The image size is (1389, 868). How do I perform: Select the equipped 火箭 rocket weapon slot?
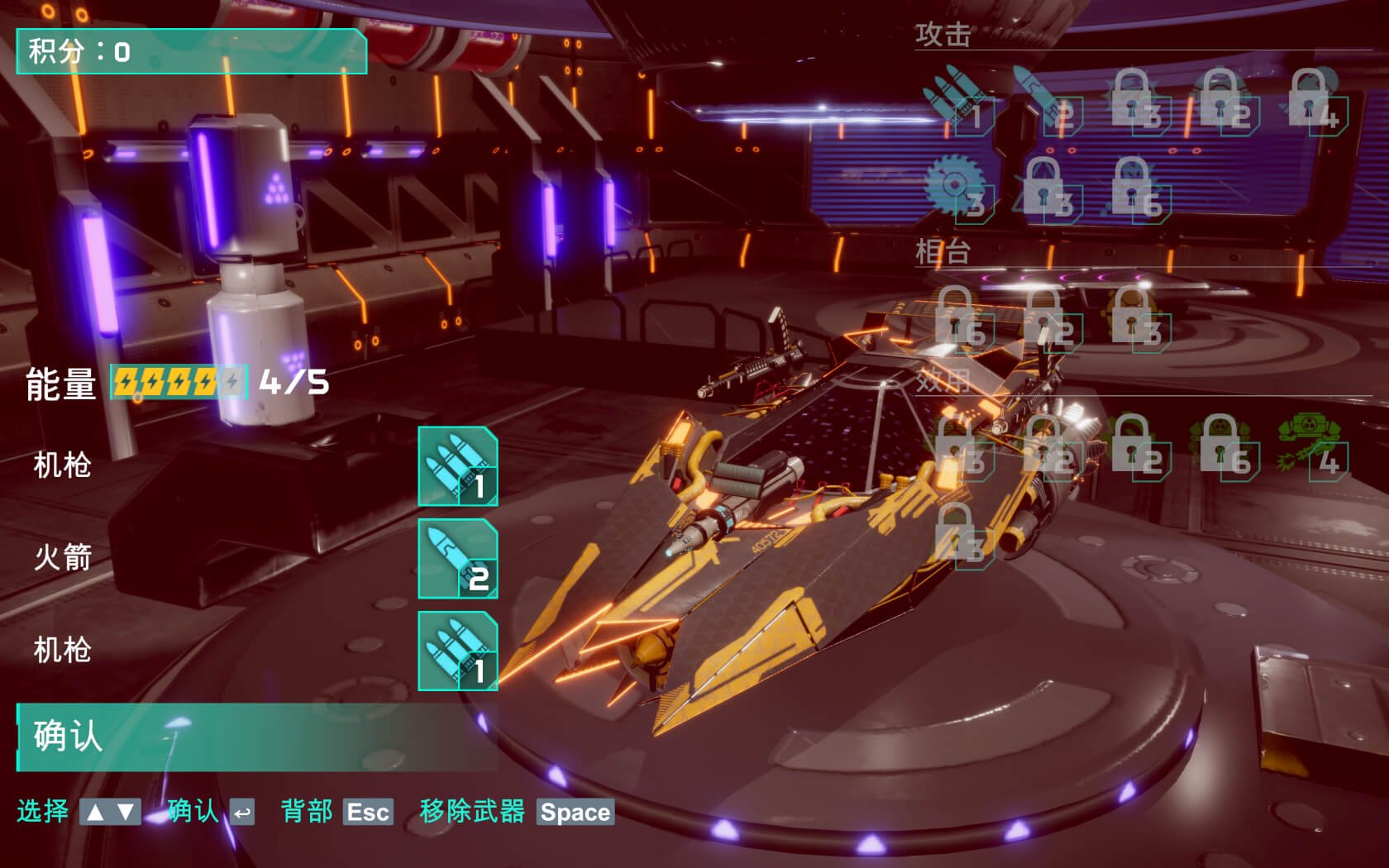tap(457, 559)
